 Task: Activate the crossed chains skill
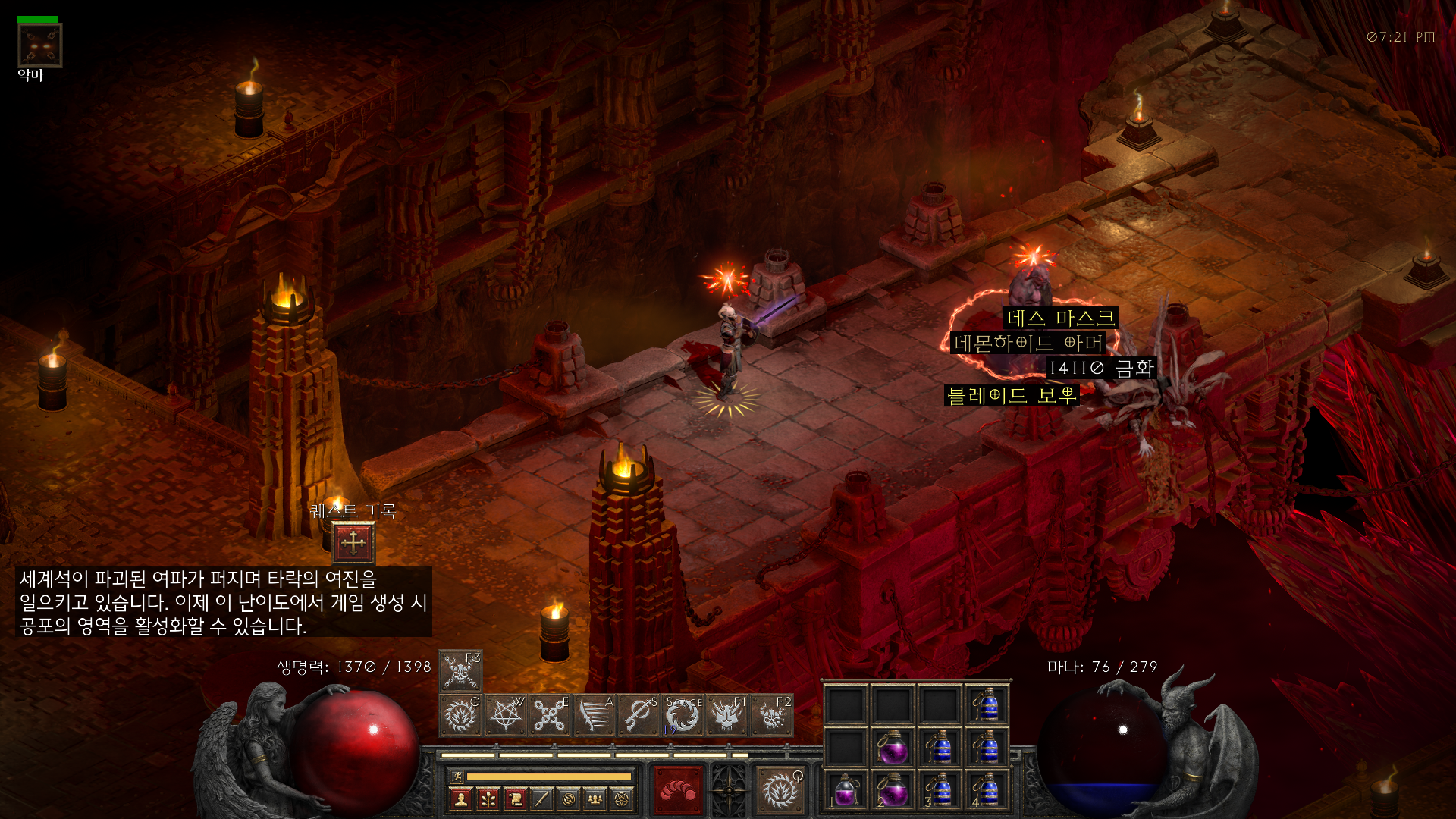pyautogui.click(x=550, y=715)
